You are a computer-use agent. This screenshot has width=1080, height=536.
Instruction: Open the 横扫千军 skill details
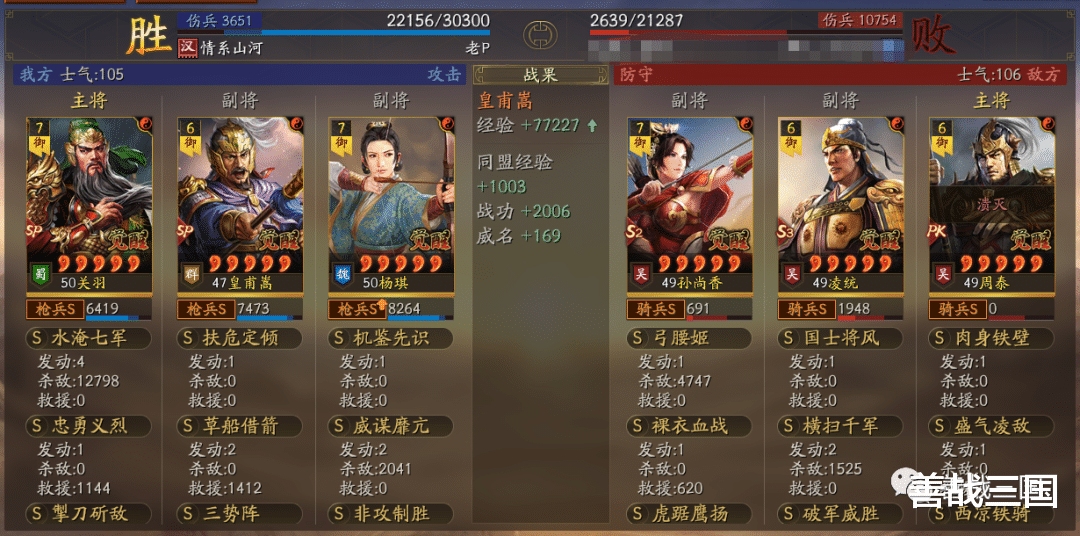click(x=841, y=426)
